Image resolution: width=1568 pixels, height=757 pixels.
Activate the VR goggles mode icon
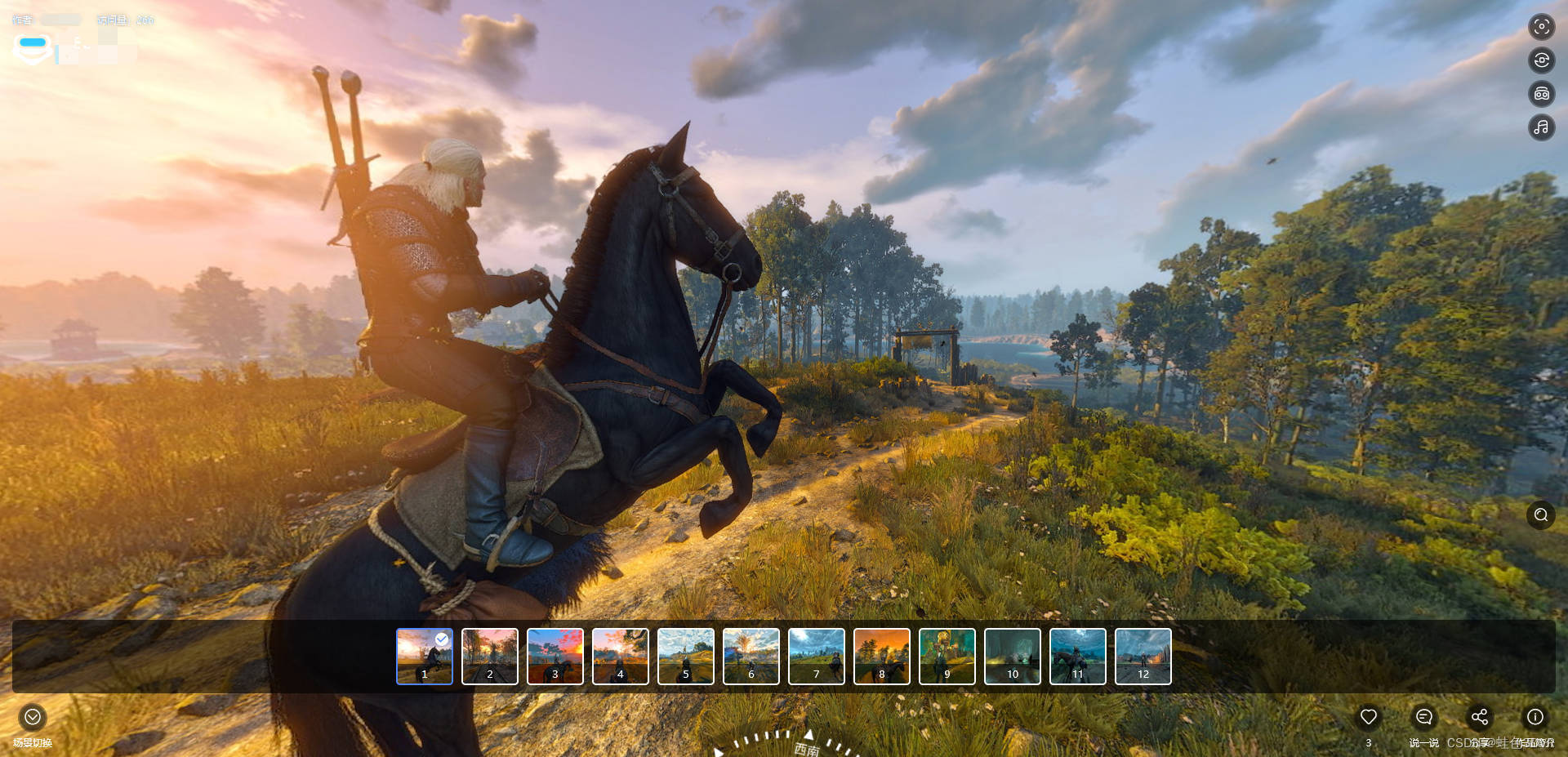1542,94
